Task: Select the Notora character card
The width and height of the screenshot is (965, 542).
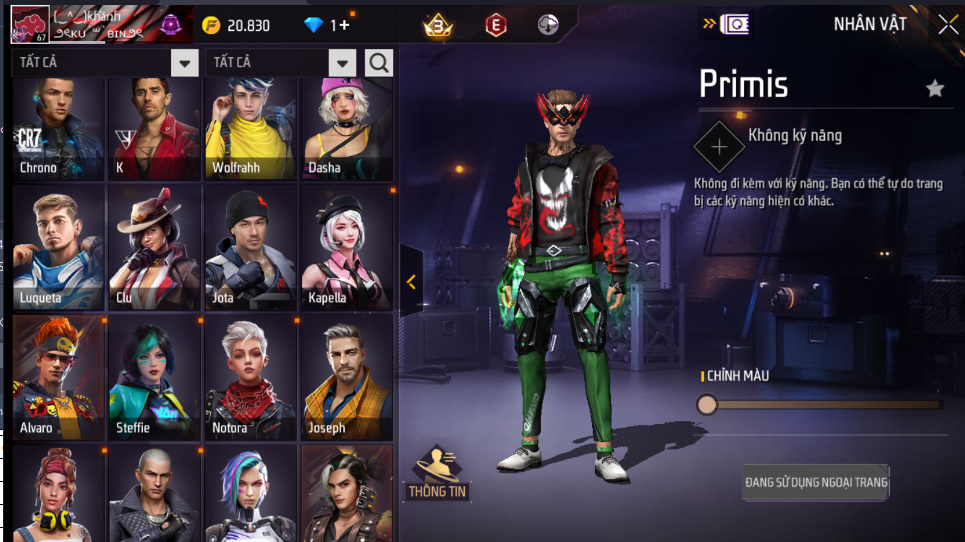Action: (250, 378)
